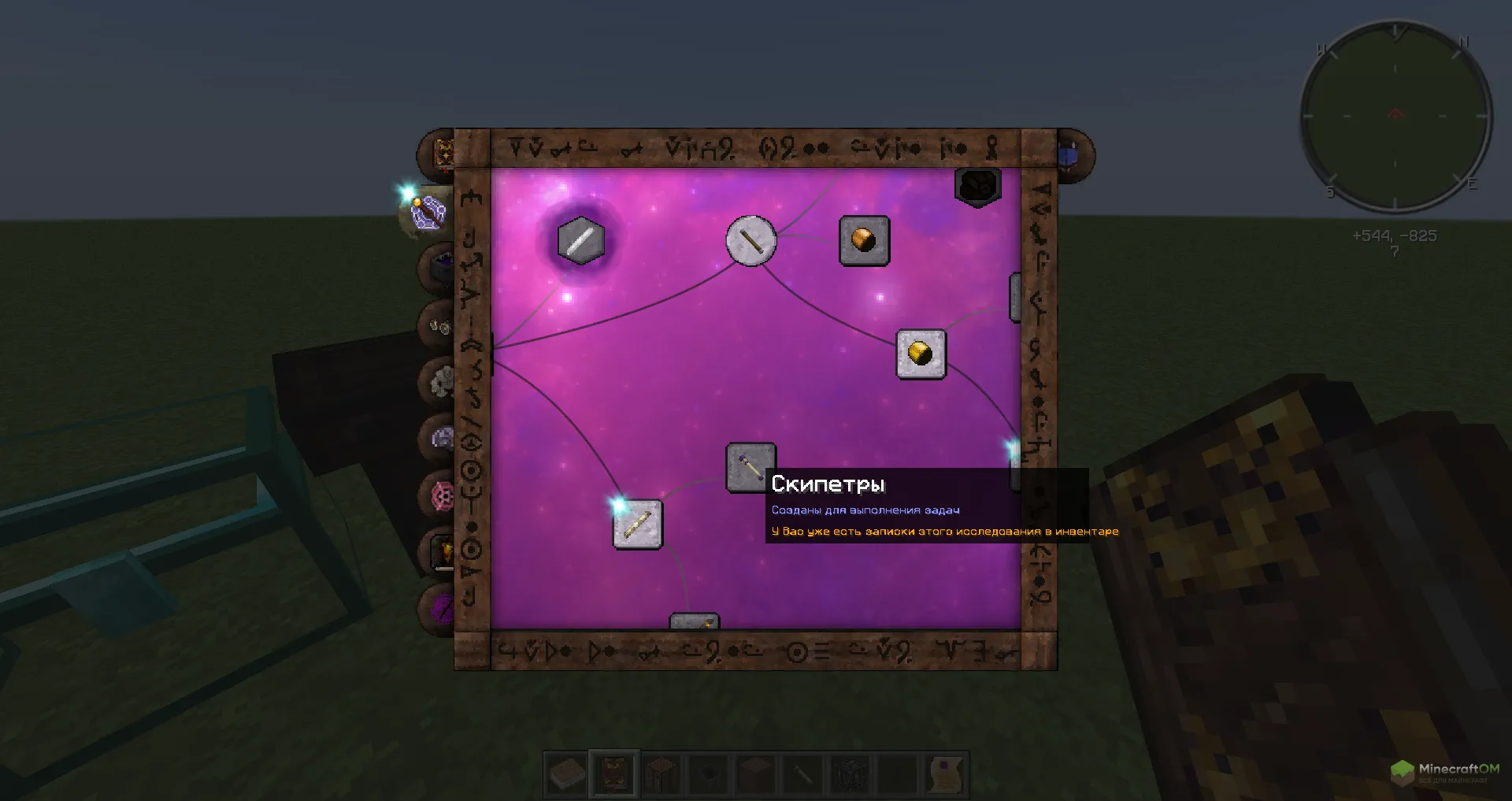This screenshot has height=801, width=1512.
Task: Switch to the golden book category tab
Action: (x=443, y=152)
